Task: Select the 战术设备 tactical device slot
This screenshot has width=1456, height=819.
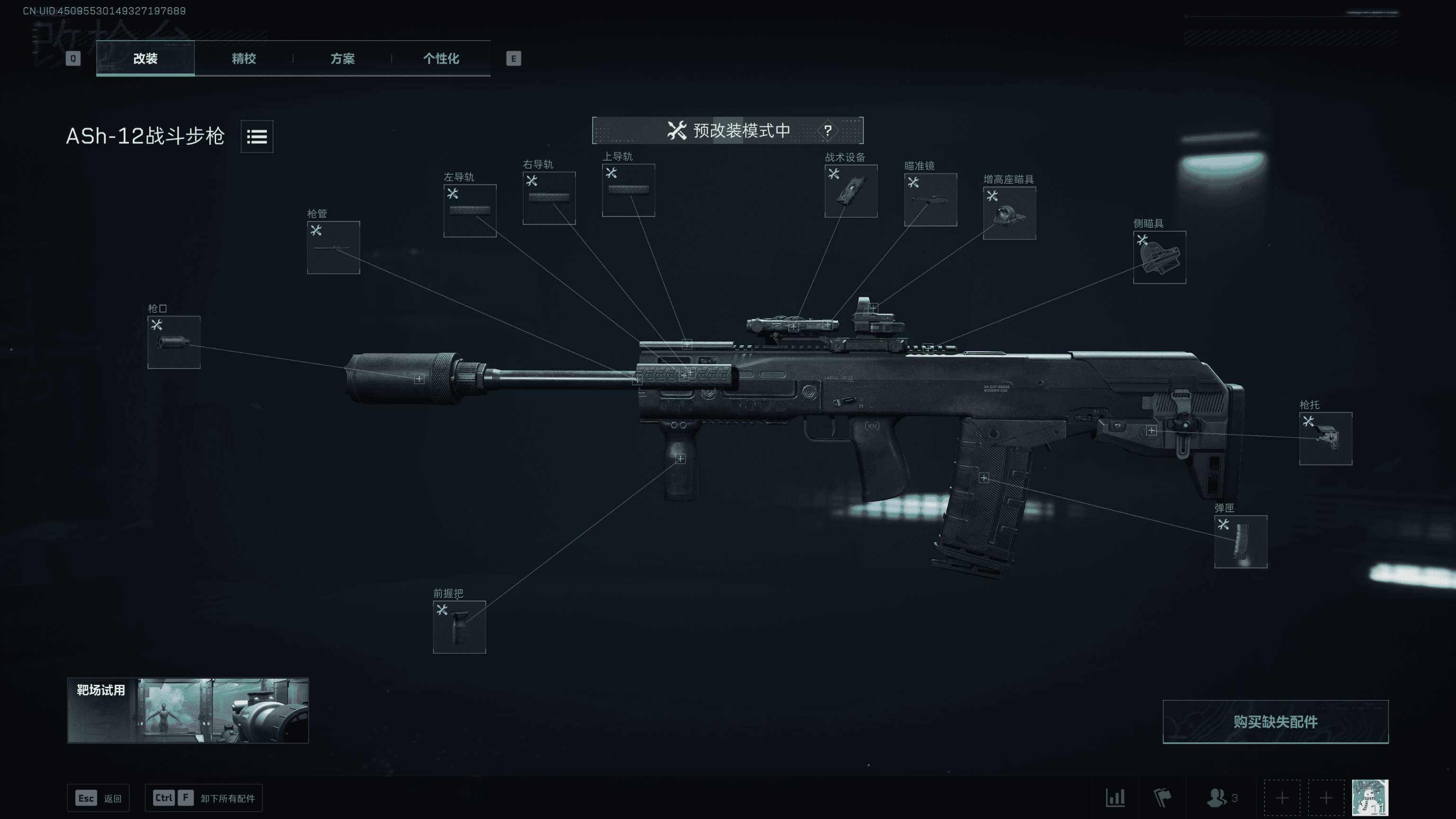Action: click(x=851, y=191)
